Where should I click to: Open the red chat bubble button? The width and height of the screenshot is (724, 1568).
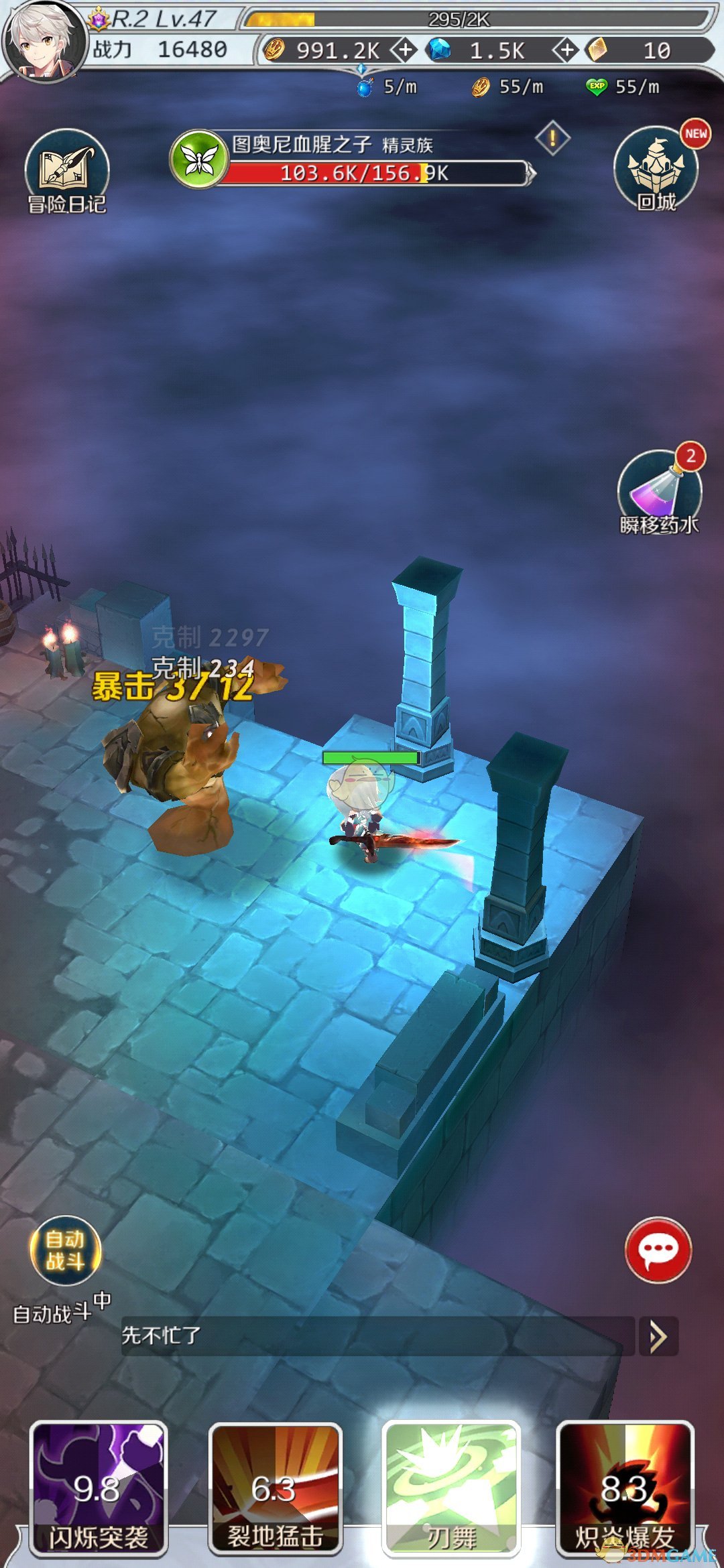point(658,1250)
